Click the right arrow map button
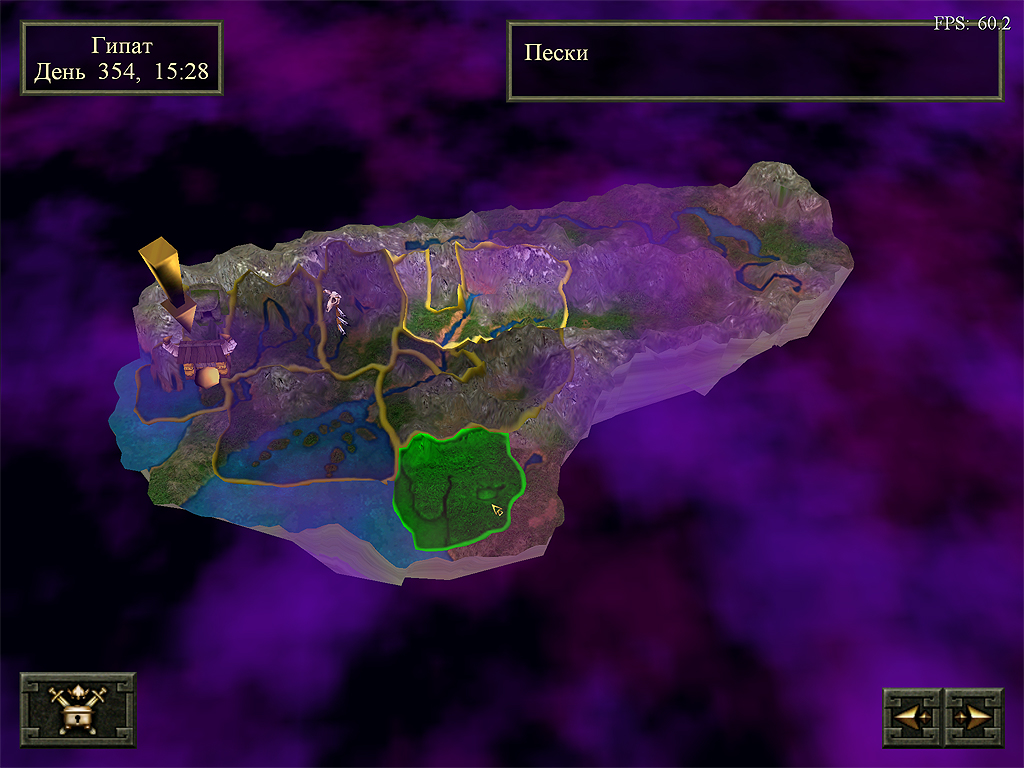Screen dimensions: 1024x768 [973, 717]
